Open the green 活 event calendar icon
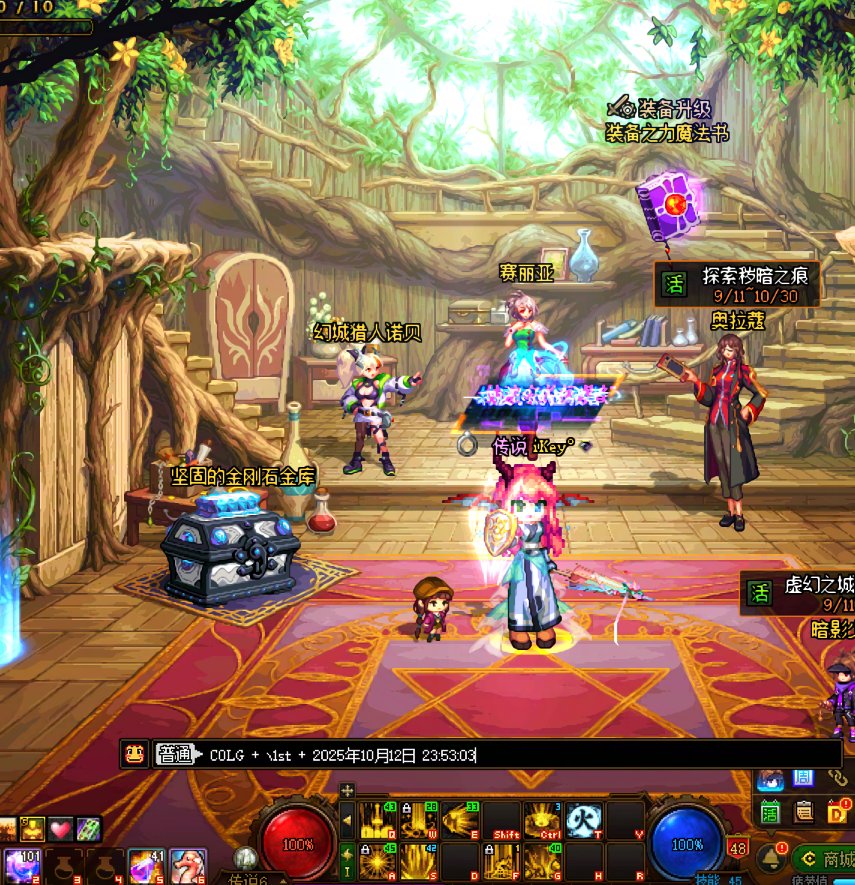855x885 pixels. (x=768, y=812)
